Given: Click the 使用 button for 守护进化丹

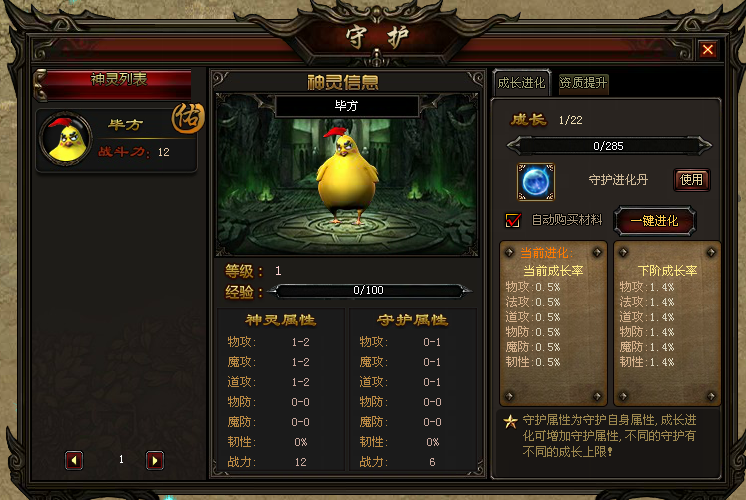Looking at the screenshot, I should click(691, 180).
